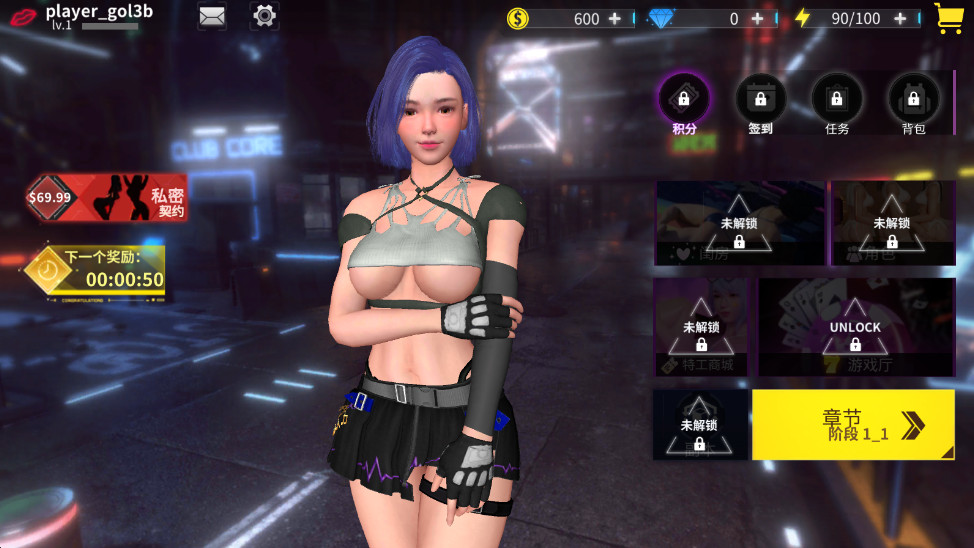Select the locked 积分 points icon

pos(684,99)
